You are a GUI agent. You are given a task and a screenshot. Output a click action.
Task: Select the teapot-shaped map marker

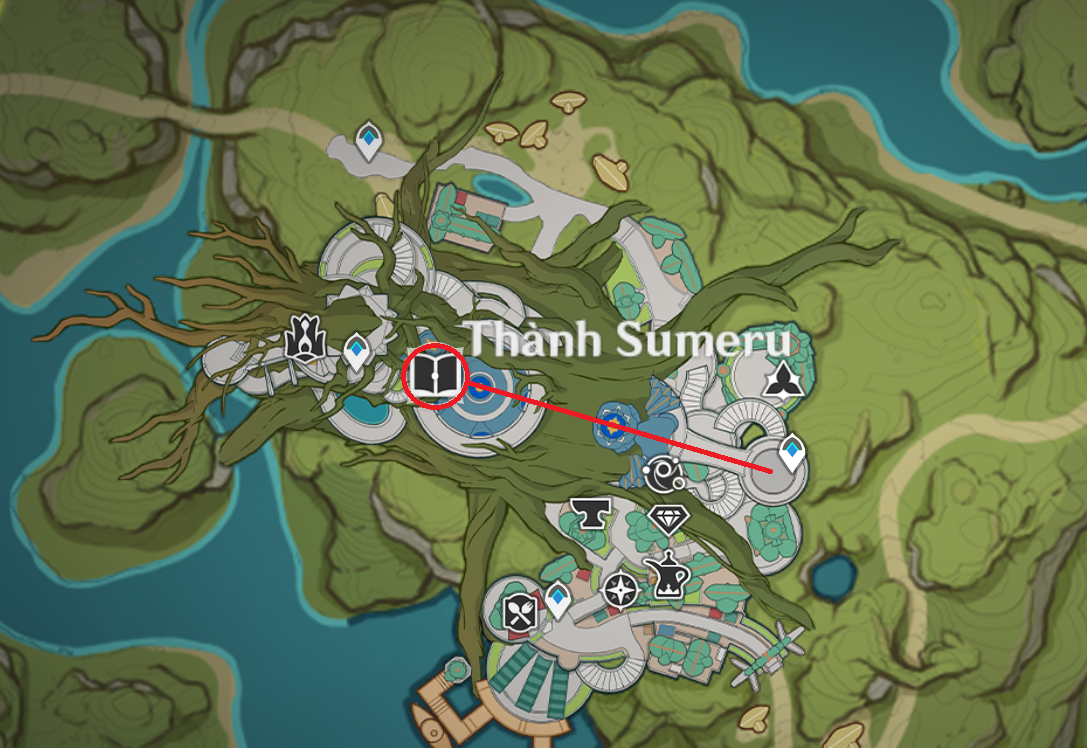(663, 576)
